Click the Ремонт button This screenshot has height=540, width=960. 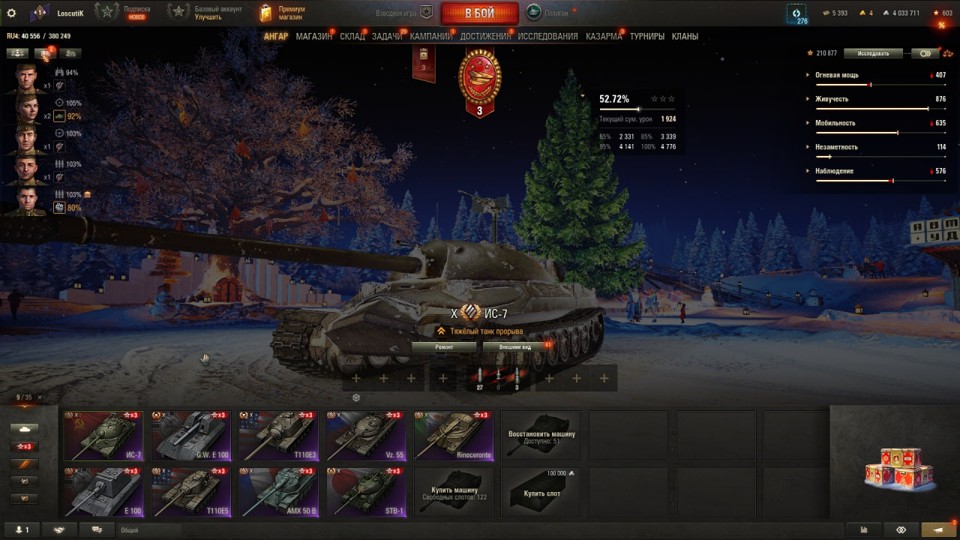click(443, 346)
